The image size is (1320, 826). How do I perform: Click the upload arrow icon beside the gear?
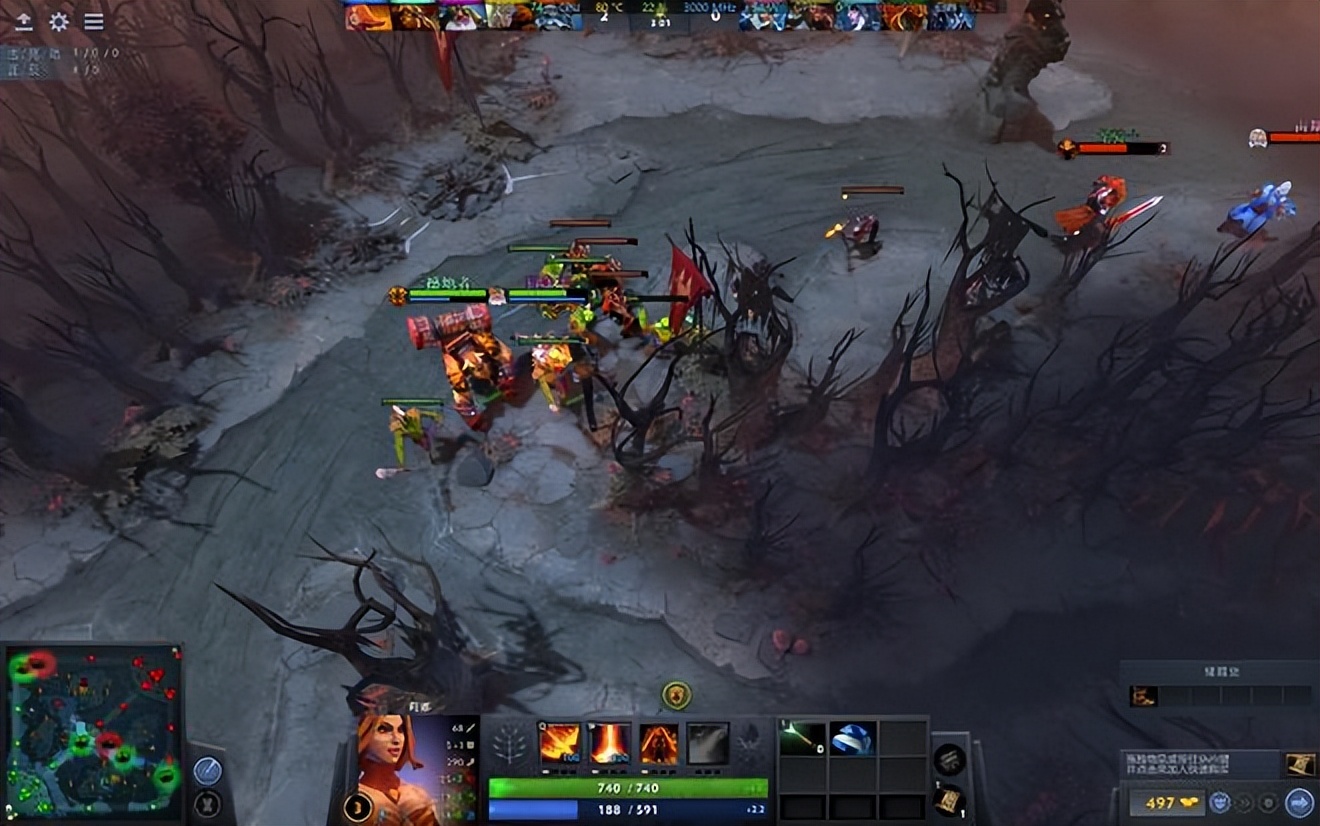point(24,22)
